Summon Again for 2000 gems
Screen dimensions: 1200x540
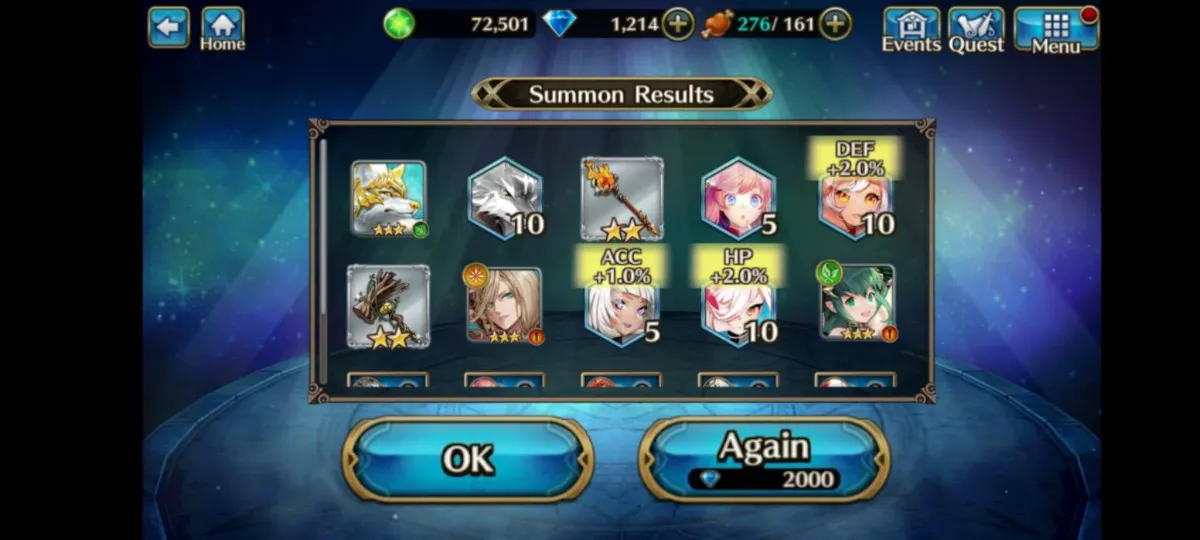[x=763, y=459]
